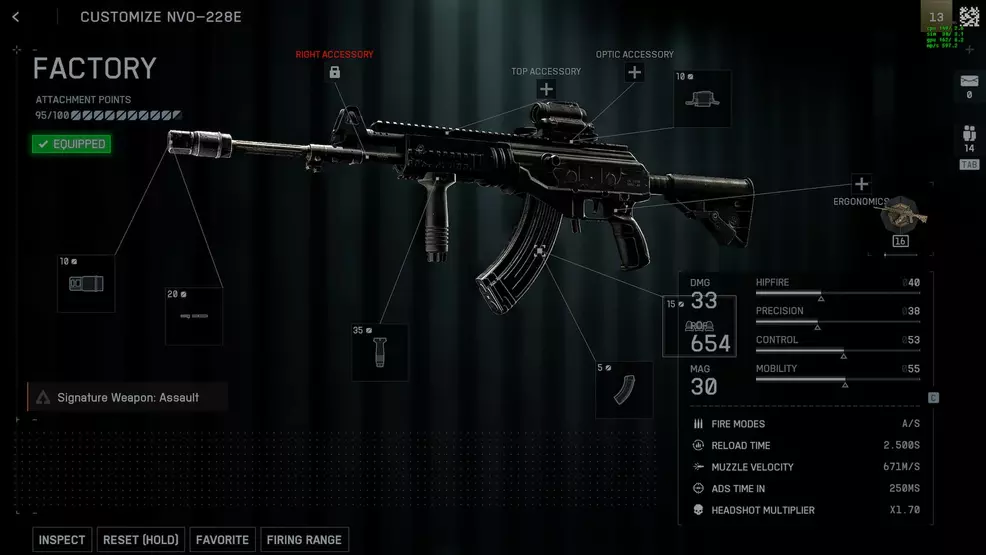Select the curved magazine attachment slot

(624, 390)
